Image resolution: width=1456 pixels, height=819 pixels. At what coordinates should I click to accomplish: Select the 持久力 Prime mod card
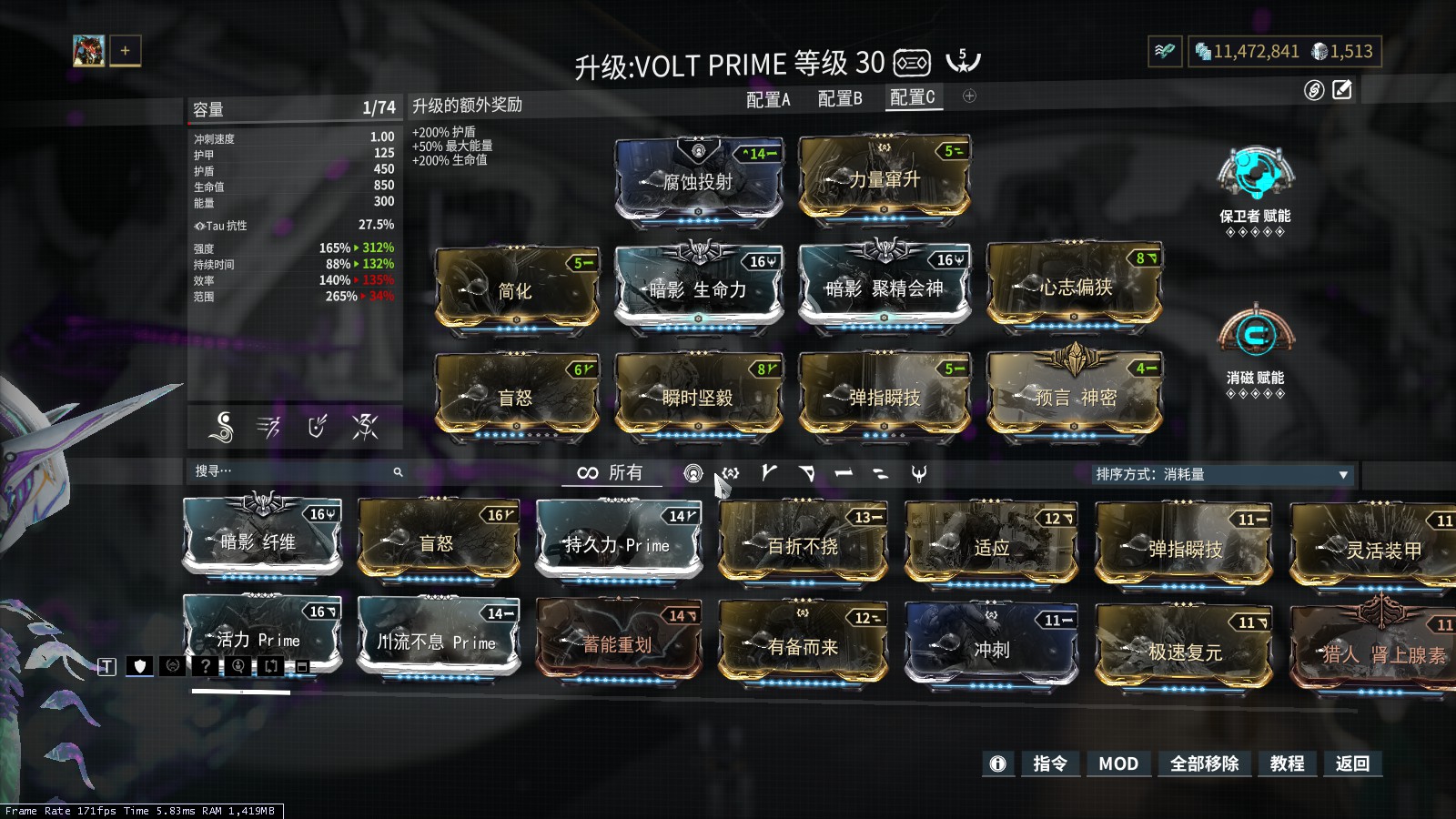[618, 544]
